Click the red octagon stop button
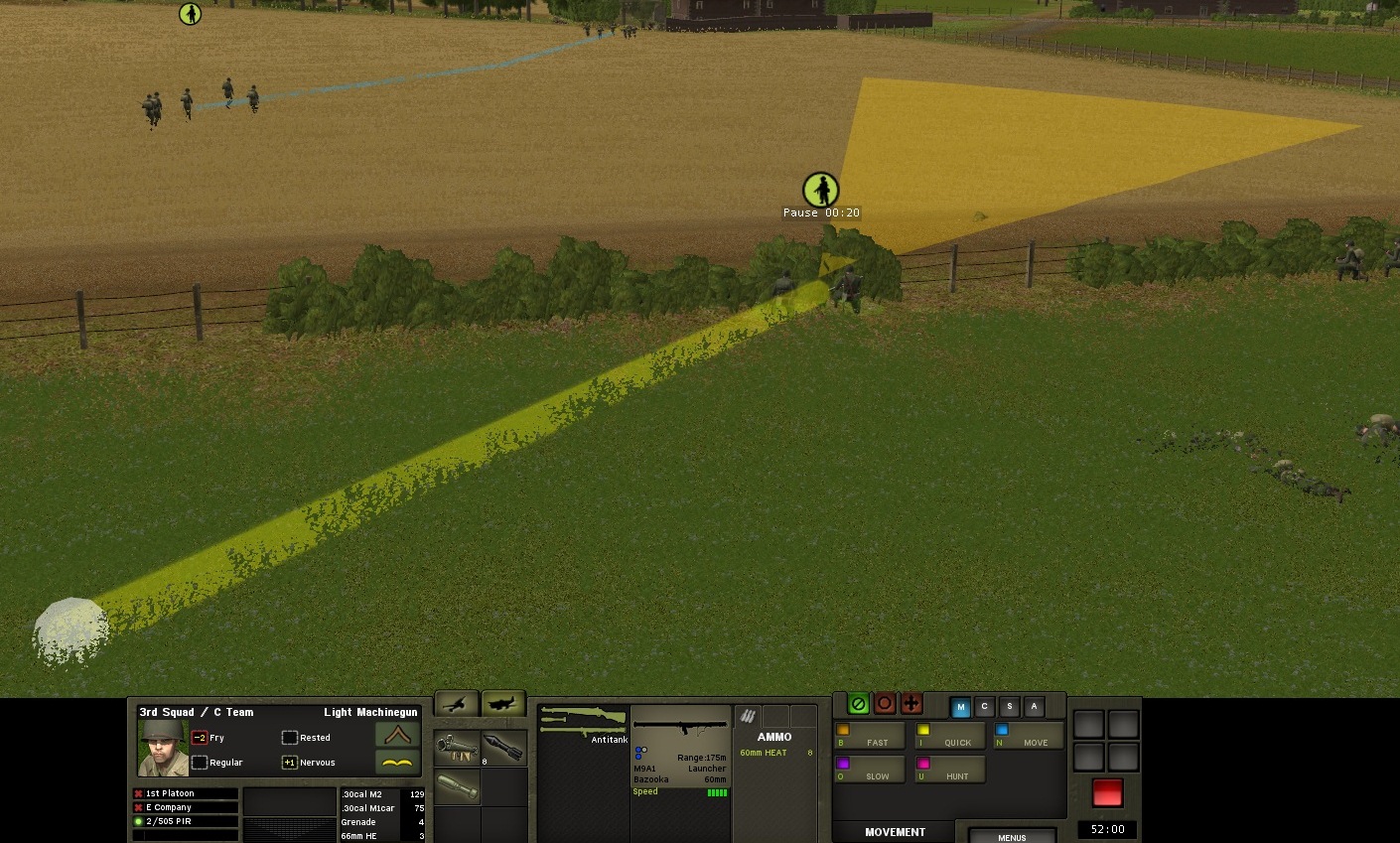This screenshot has width=1400, height=843. (885, 704)
